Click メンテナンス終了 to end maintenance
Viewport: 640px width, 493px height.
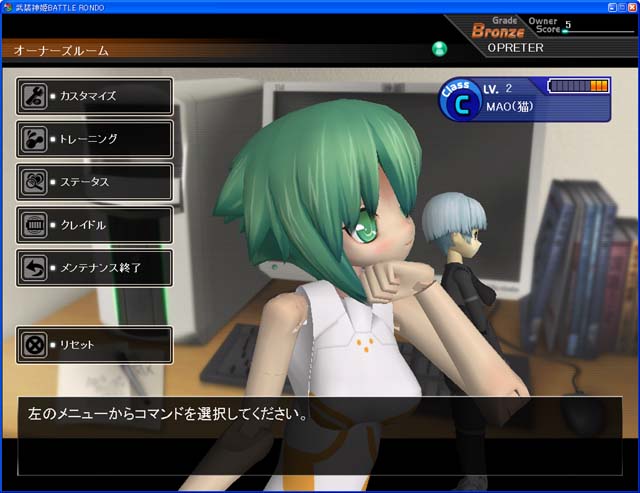pos(94,268)
